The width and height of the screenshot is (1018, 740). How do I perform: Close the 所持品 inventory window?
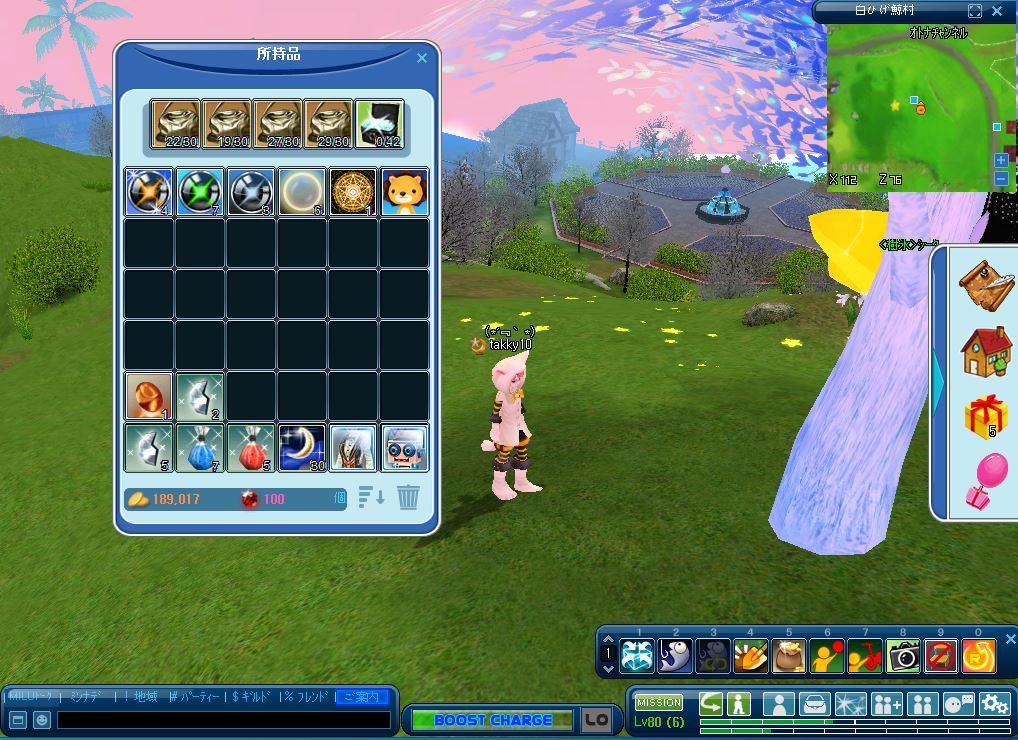(421, 58)
